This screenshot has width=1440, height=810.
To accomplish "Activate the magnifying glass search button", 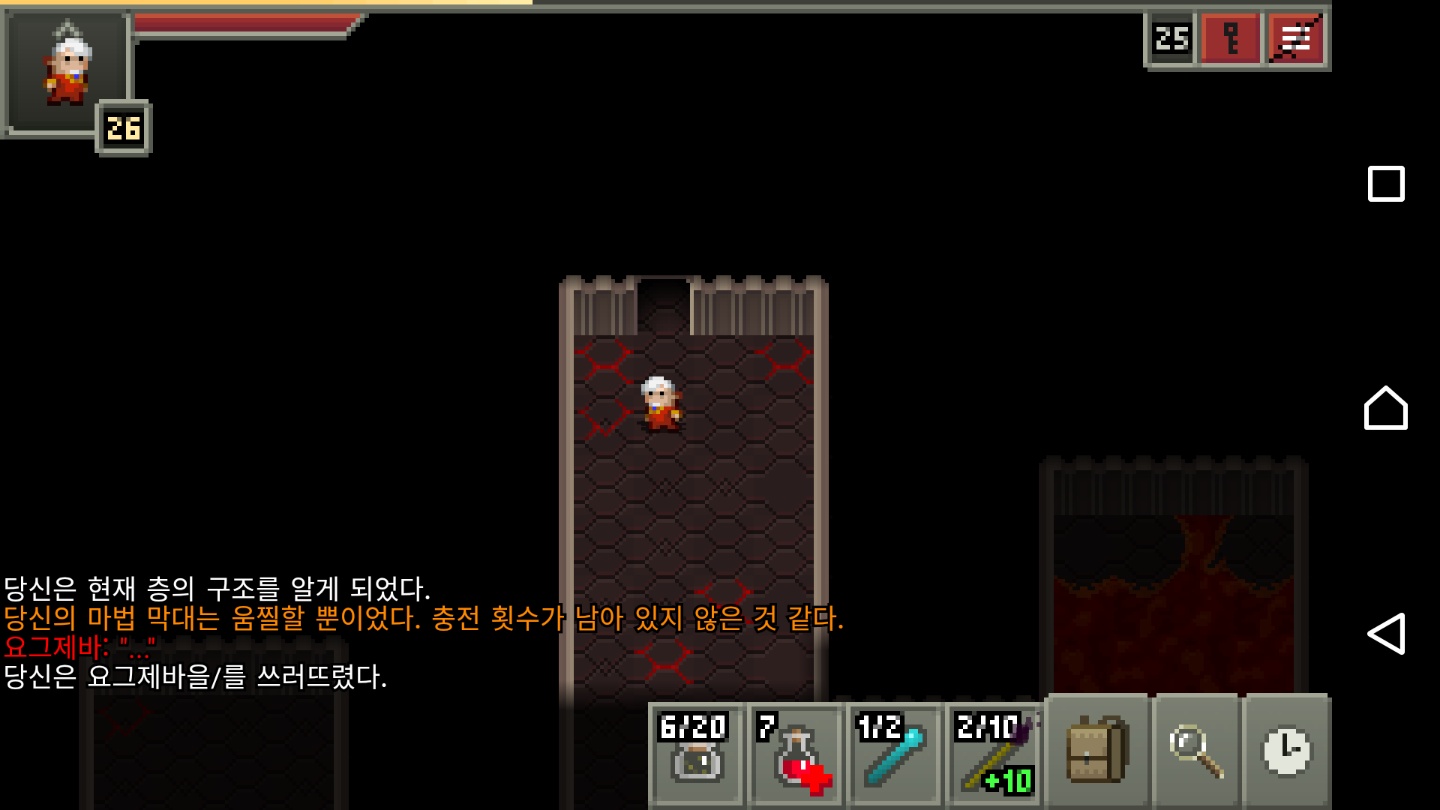I will [1196, 752].
